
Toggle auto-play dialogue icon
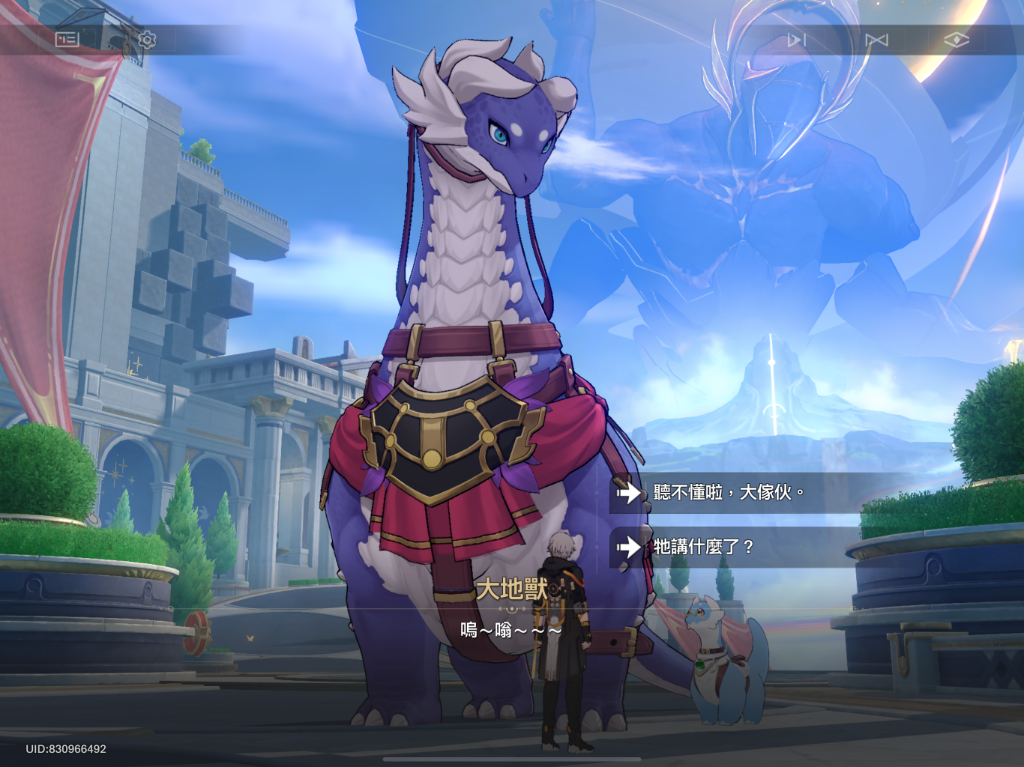click(796, 40)
